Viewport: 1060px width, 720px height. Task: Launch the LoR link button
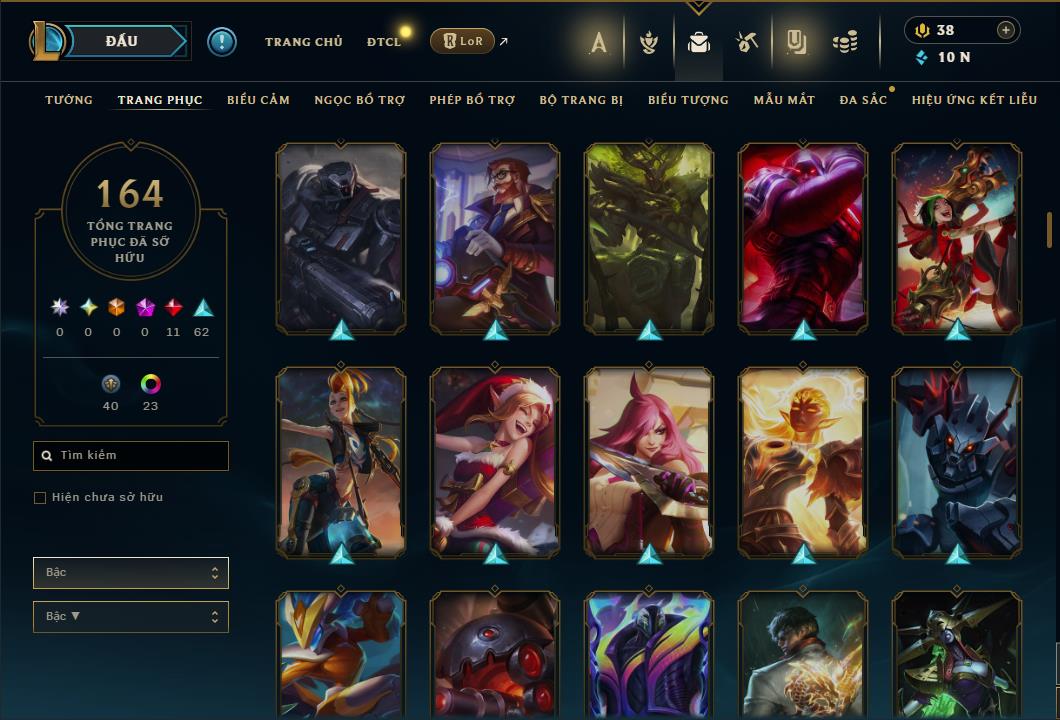click(x=461, y=41)
